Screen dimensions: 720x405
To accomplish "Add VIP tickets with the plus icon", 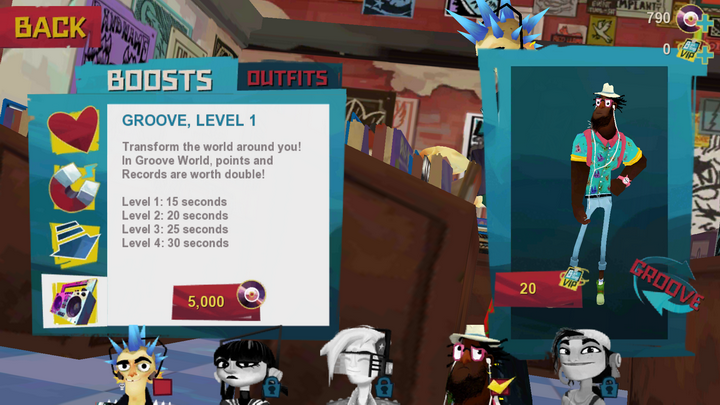I will [x=706, y=50].
